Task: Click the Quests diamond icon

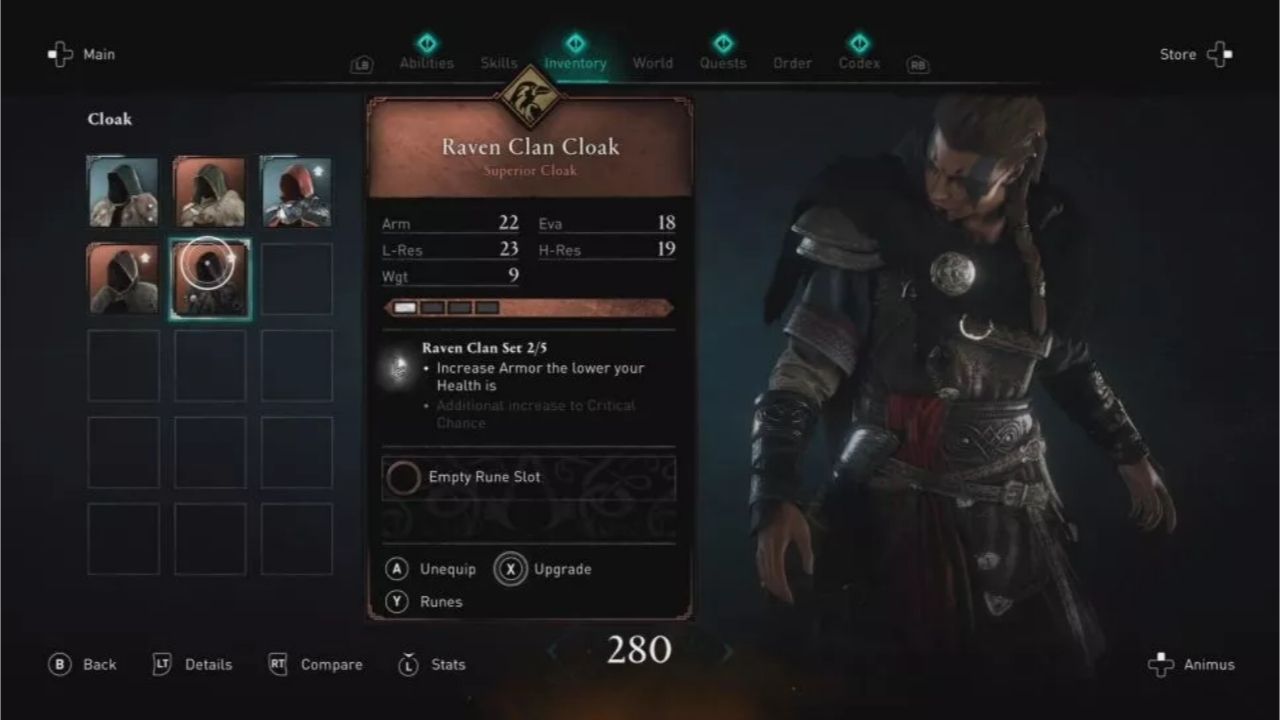Action: [723, 44]
